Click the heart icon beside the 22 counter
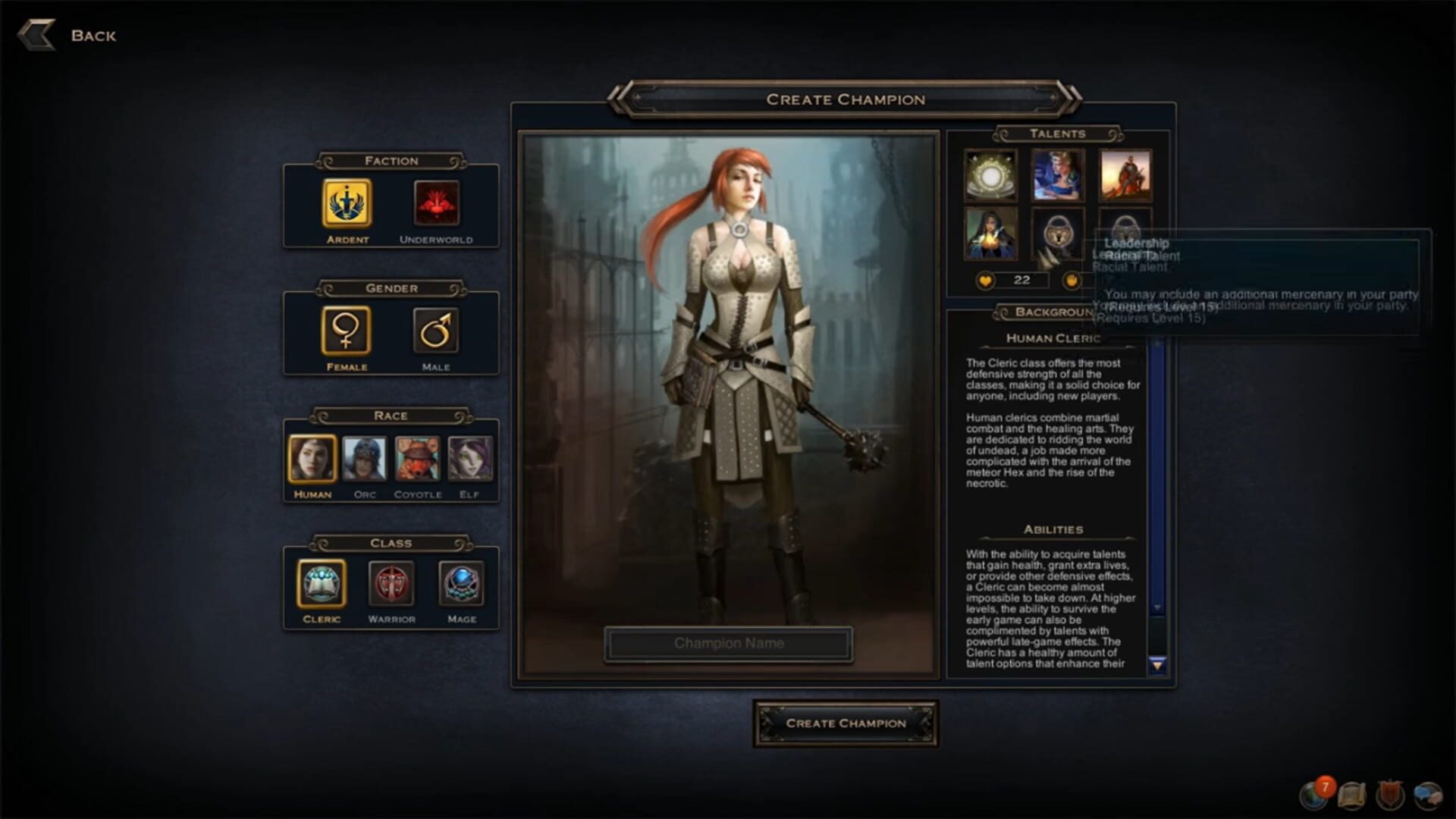Image resolution: width=1456 pixels, height=819 pixels. click(x=984, y=281)
